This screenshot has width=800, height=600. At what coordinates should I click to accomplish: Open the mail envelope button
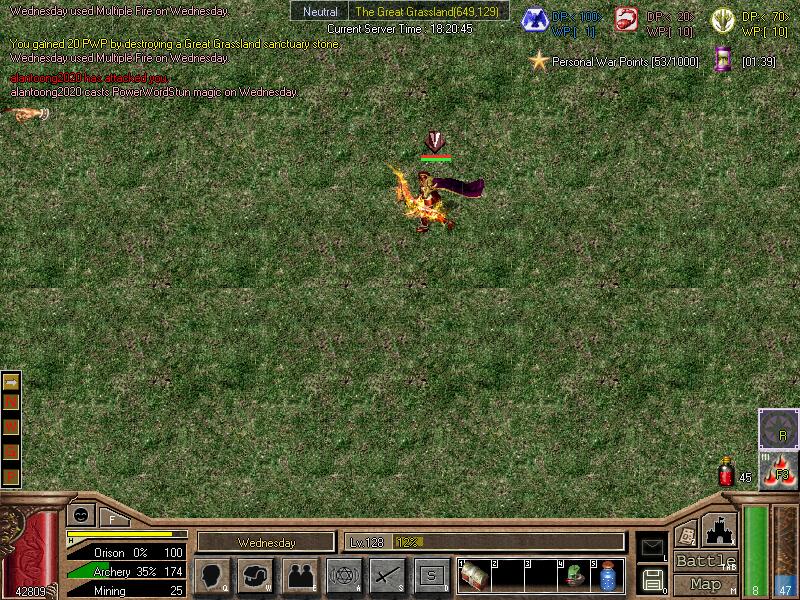[651, 546]
